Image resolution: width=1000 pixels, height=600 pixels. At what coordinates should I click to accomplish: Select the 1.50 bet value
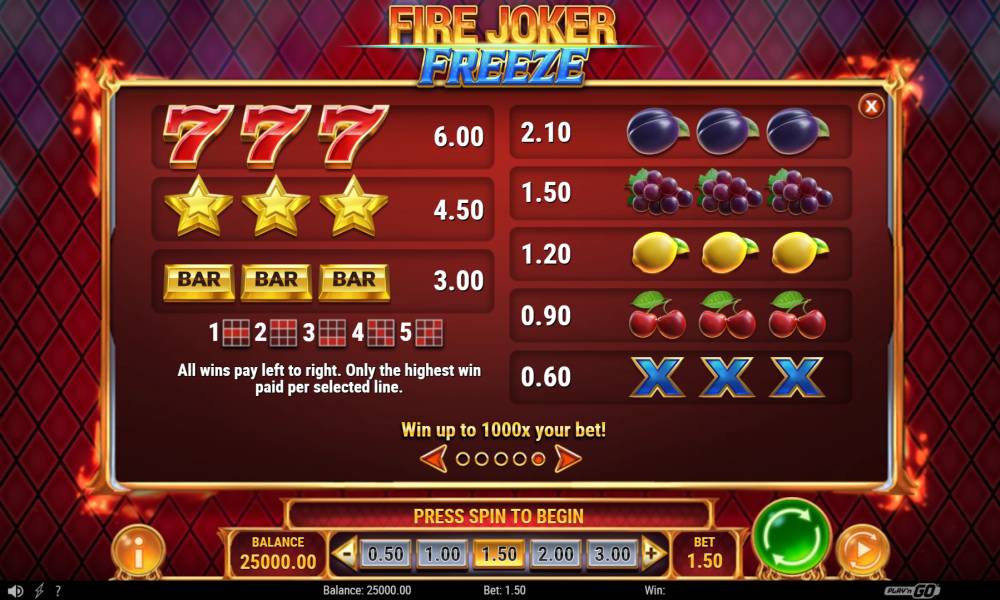tap(499, 554)
